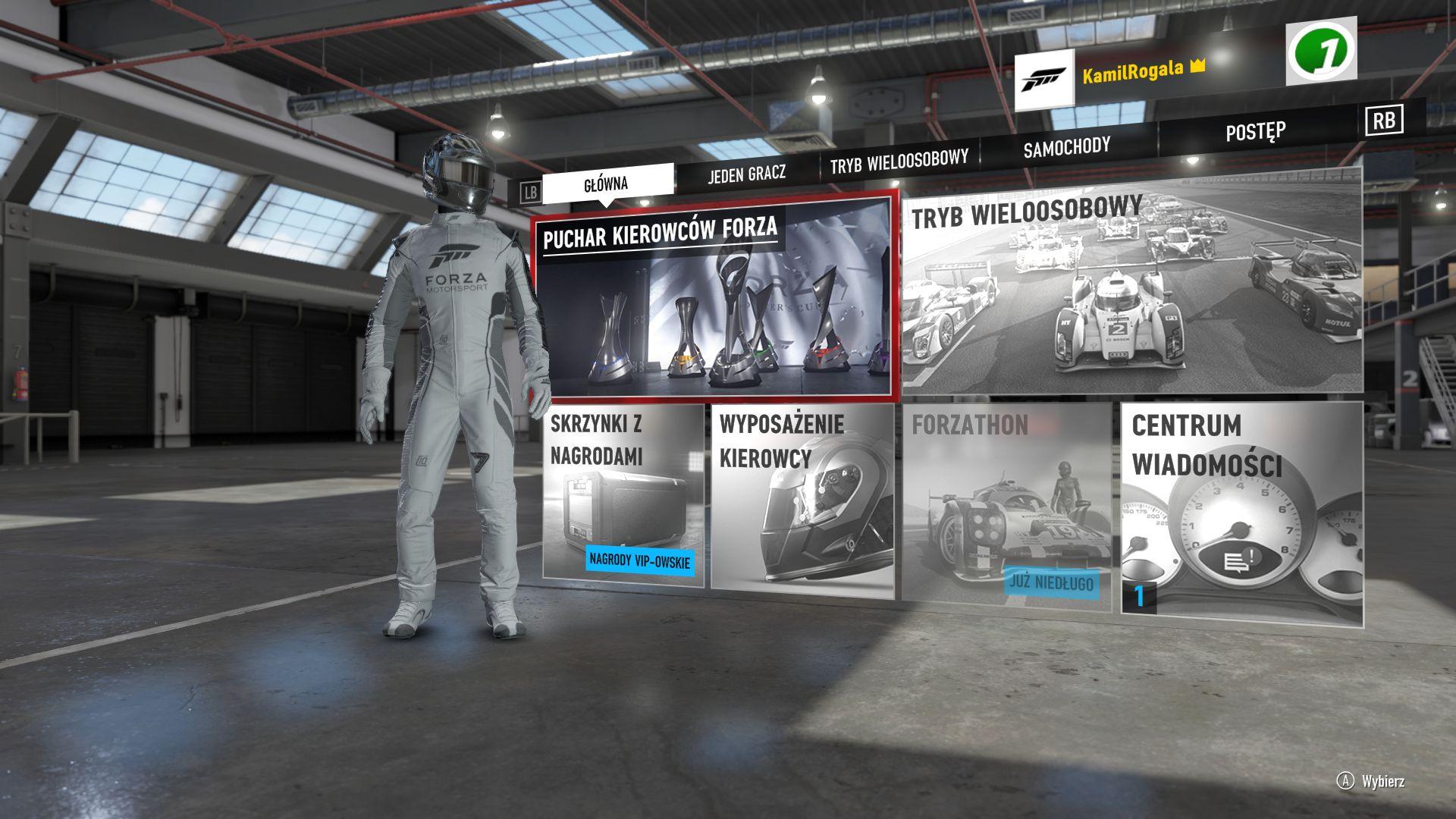Screen dimensions: 1456x819
Task: Open the Jeden Gracz tab
Action: 746,174
